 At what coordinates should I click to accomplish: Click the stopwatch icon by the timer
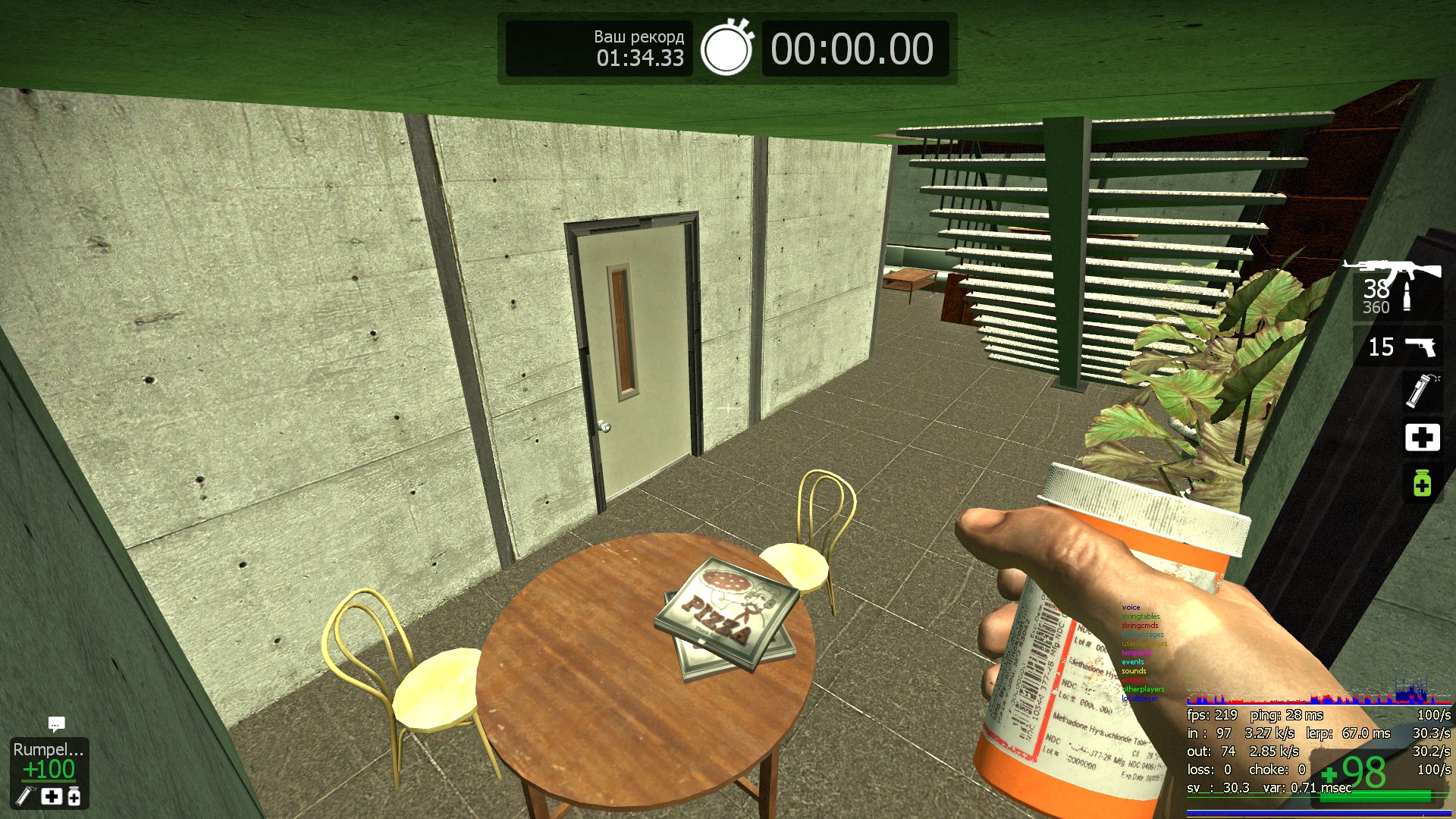click(x=726, y=48)
